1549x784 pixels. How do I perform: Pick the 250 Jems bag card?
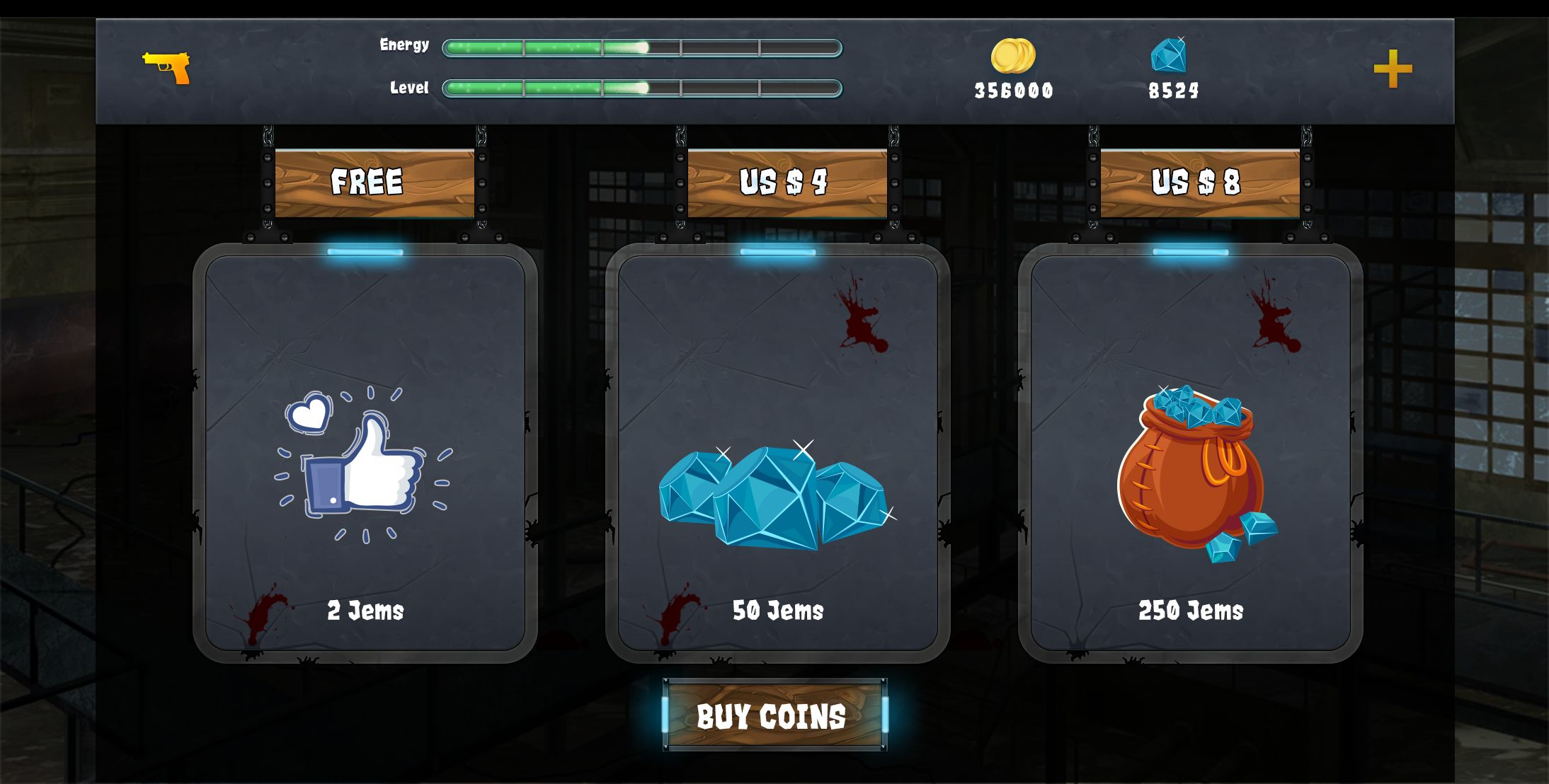coord(1190,454)
